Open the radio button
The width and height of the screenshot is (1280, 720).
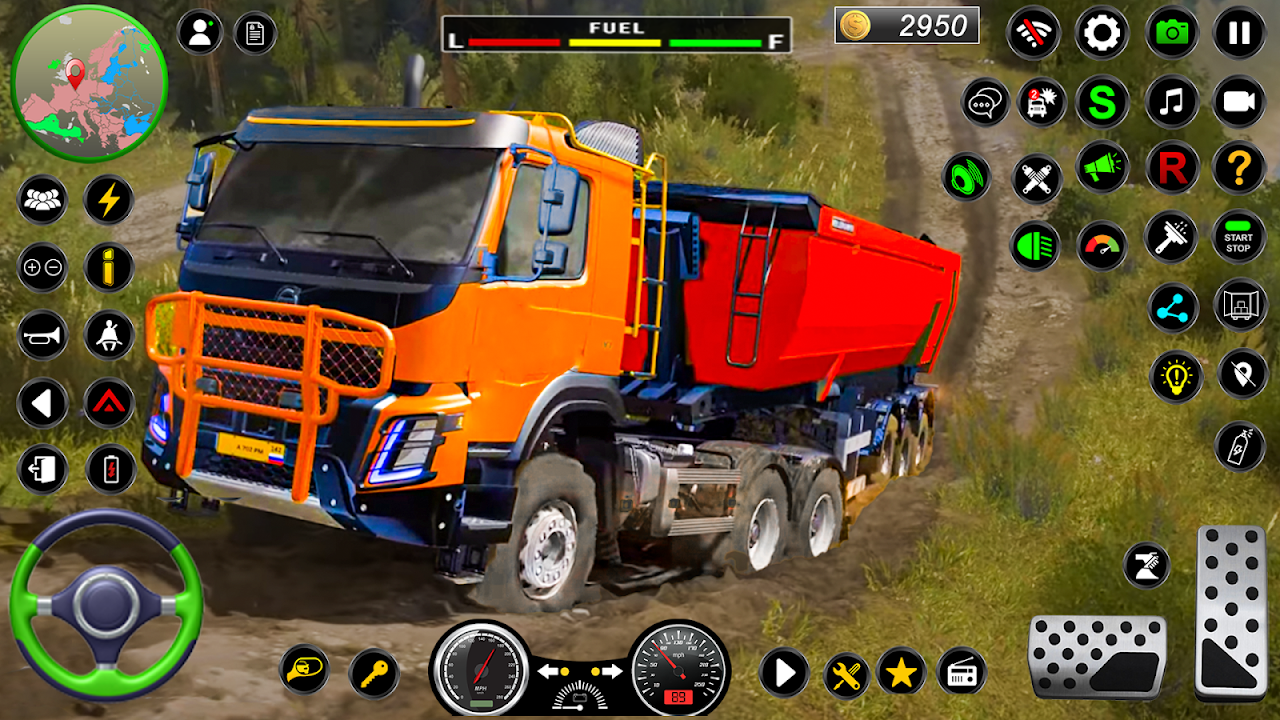tap(961, 672)
